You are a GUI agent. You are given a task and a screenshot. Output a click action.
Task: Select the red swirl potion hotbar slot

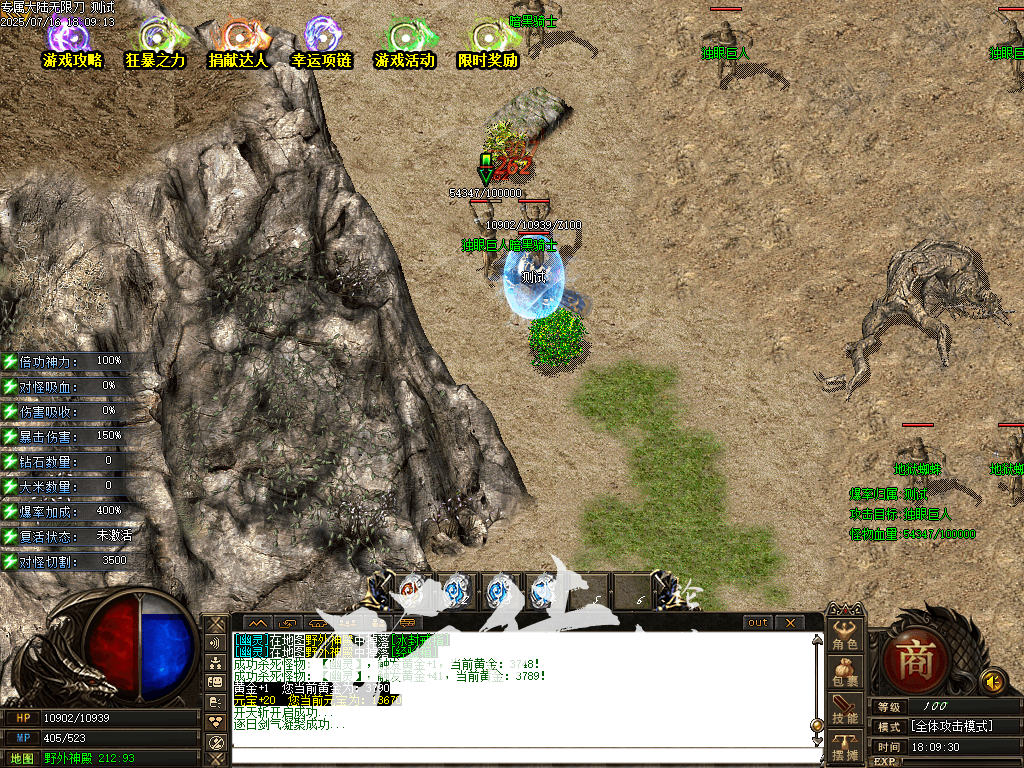[411, 592]
